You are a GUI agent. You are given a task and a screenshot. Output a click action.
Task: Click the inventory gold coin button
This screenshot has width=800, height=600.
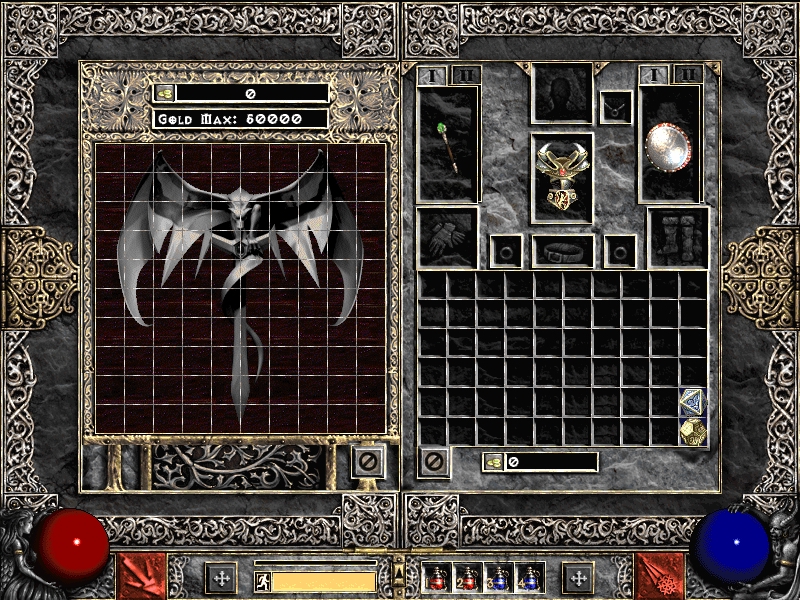pos(493,462)
